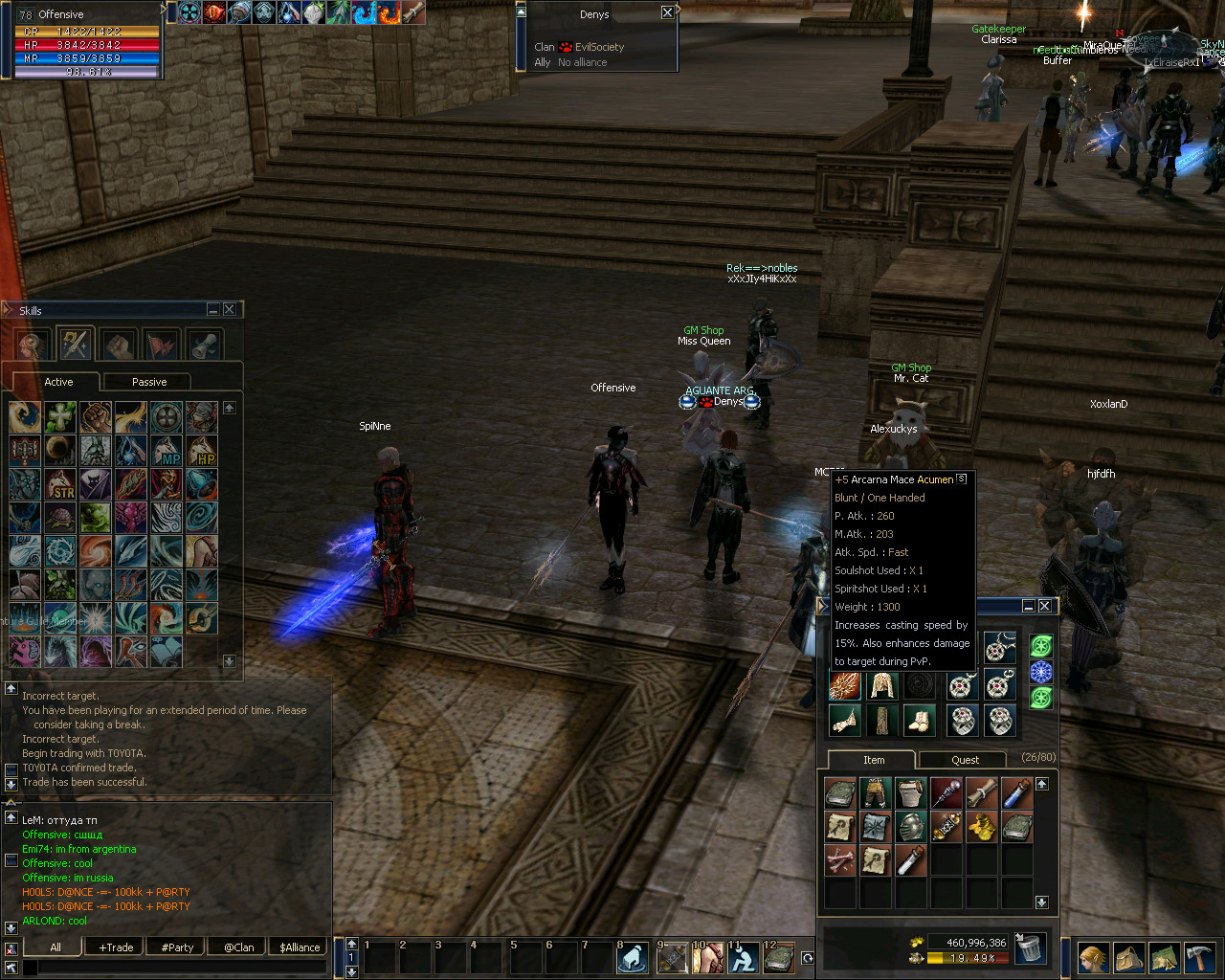The width and height of the screenshot is (1225, 980).
Task: Close the Skills window
Action: 230,310
